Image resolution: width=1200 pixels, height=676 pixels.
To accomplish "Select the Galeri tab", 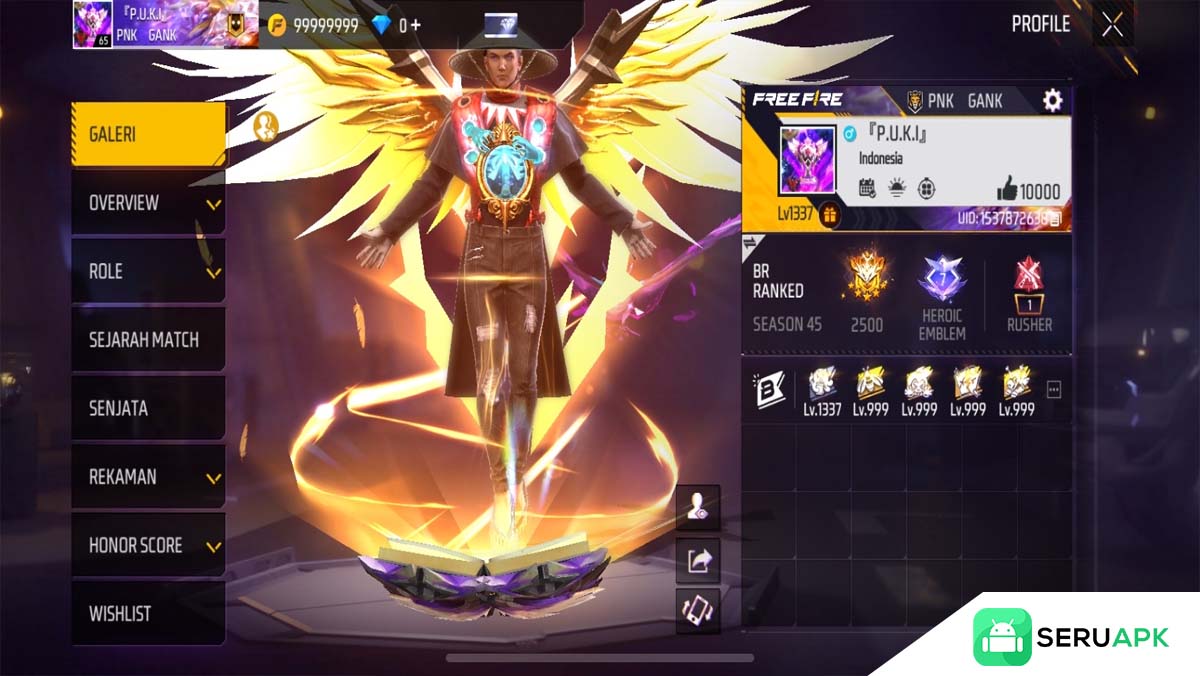I will point(148,134).
